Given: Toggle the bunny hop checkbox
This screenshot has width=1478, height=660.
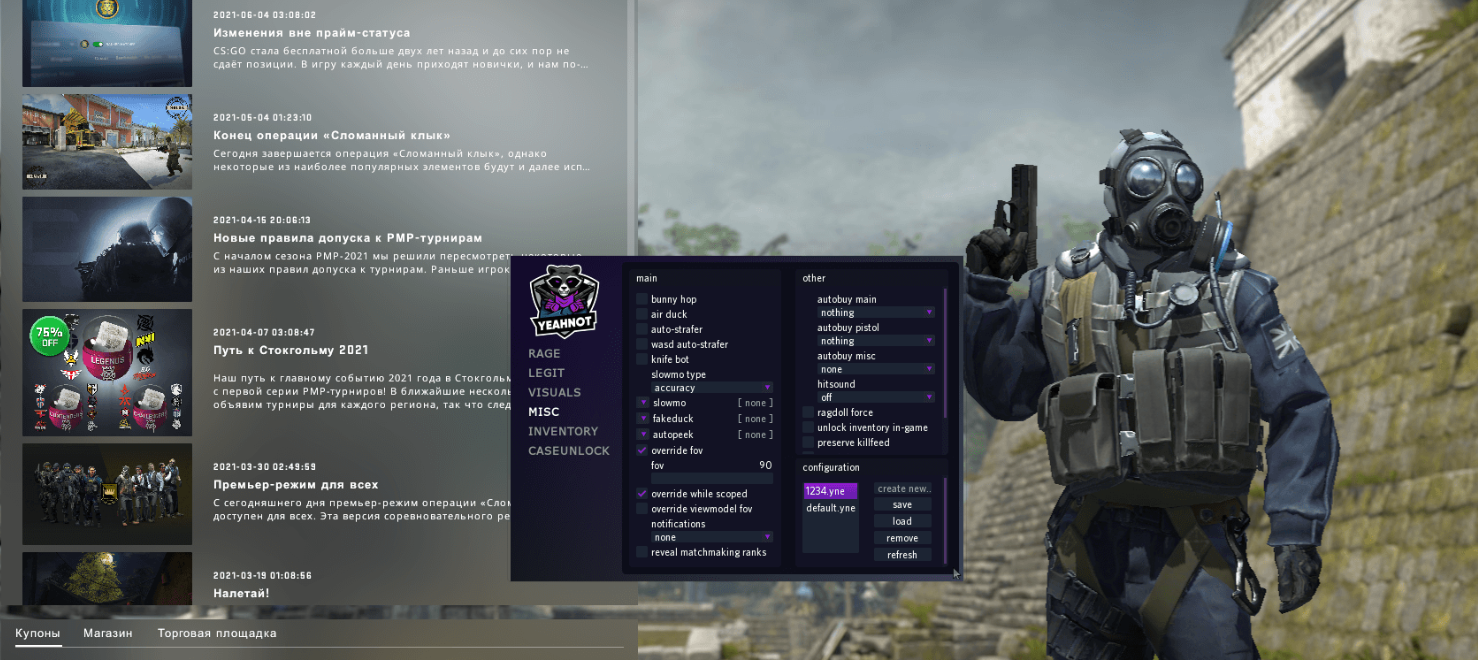Looking at the screenshot, I should click(642, 300).
